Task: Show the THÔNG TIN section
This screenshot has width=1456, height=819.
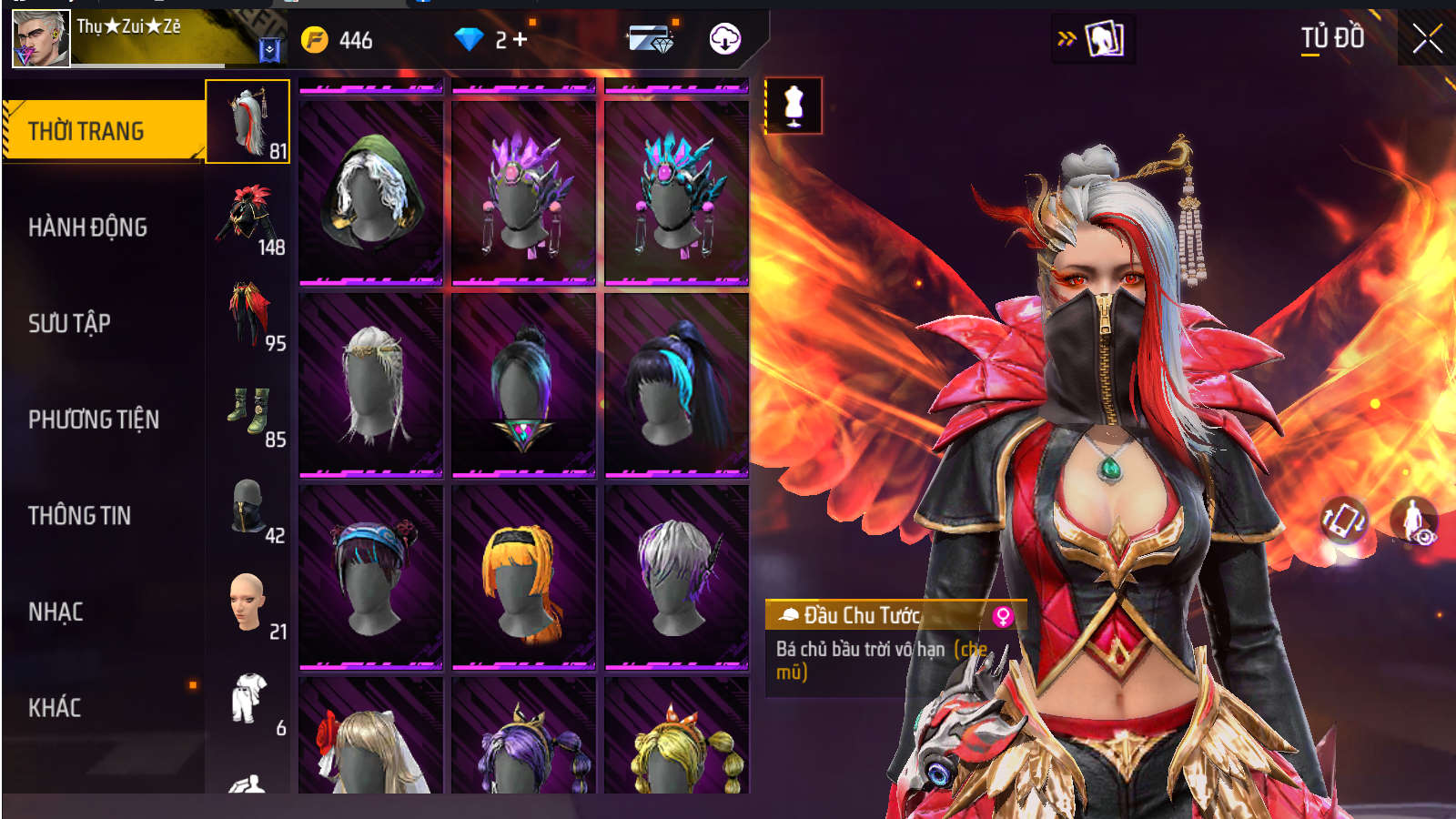Action: pos(80,516)
